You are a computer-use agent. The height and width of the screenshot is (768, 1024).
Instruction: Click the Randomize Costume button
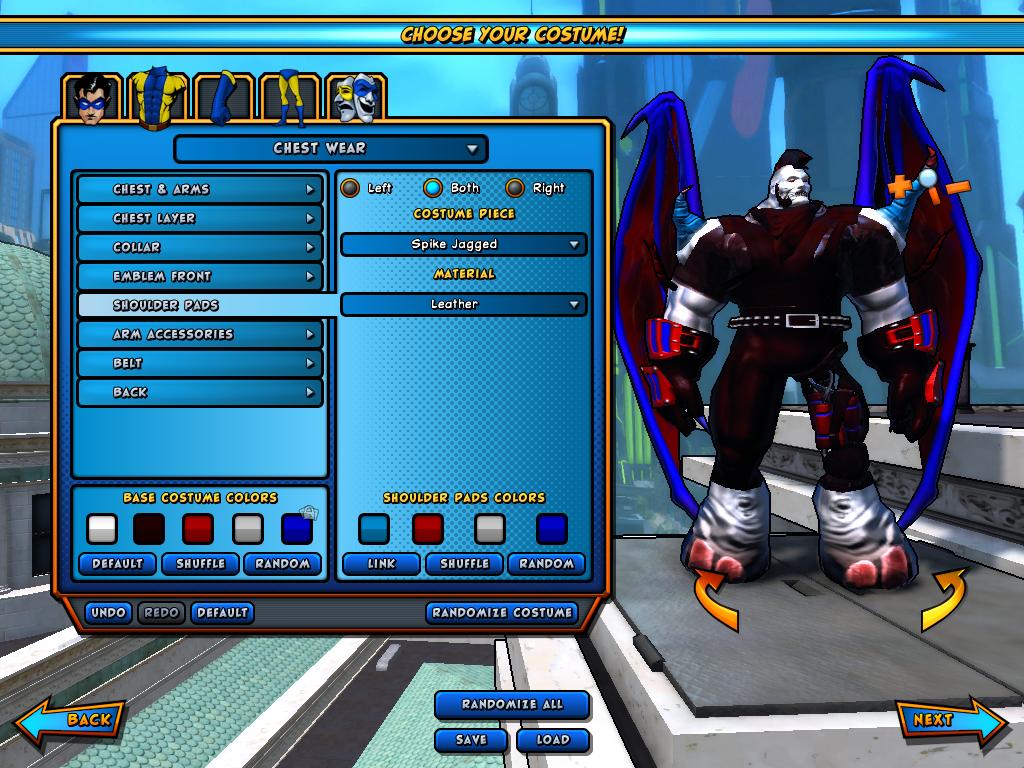click(x=502, y=612)
